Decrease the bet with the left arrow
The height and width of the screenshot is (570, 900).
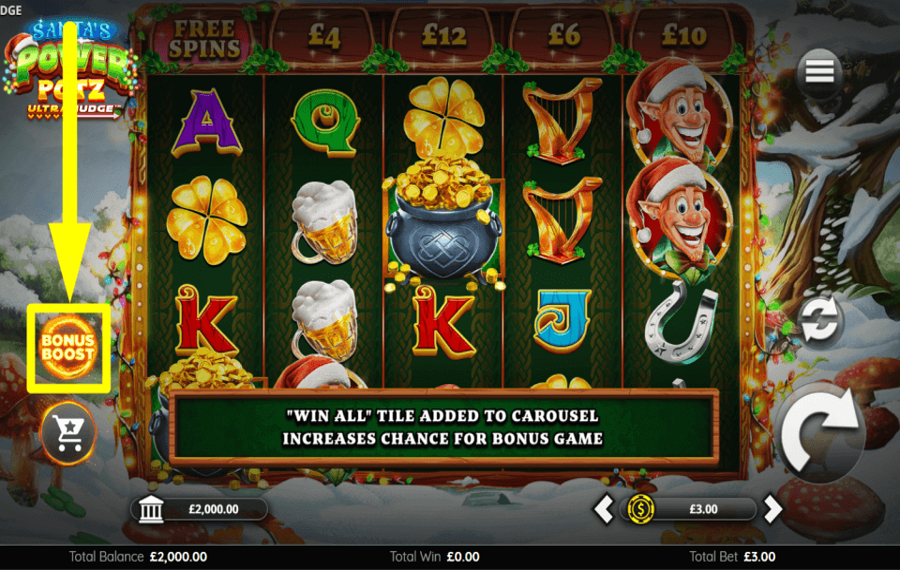(x=604, y=509)
